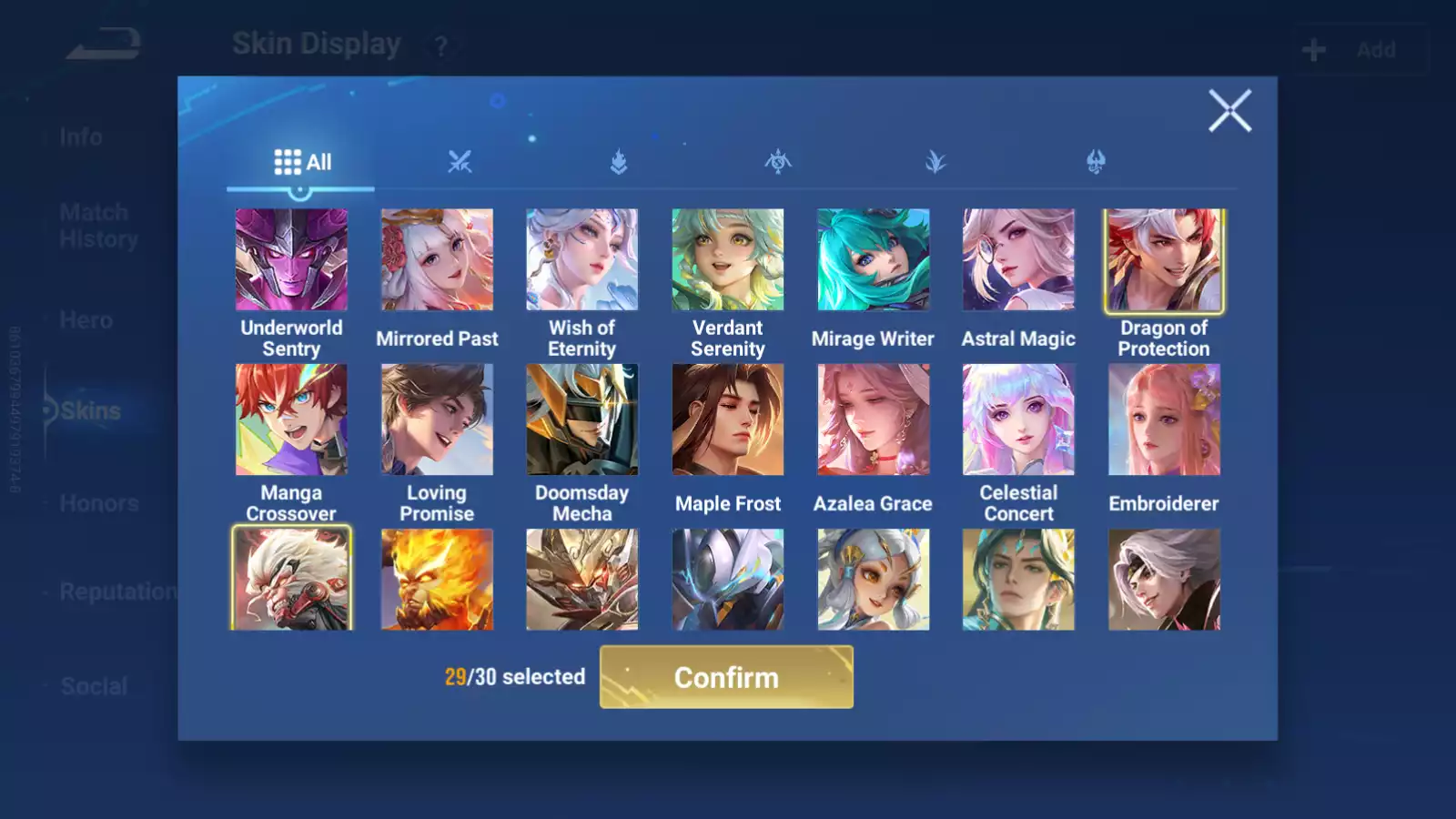Pick the Wish of Eternity skin

582,260
